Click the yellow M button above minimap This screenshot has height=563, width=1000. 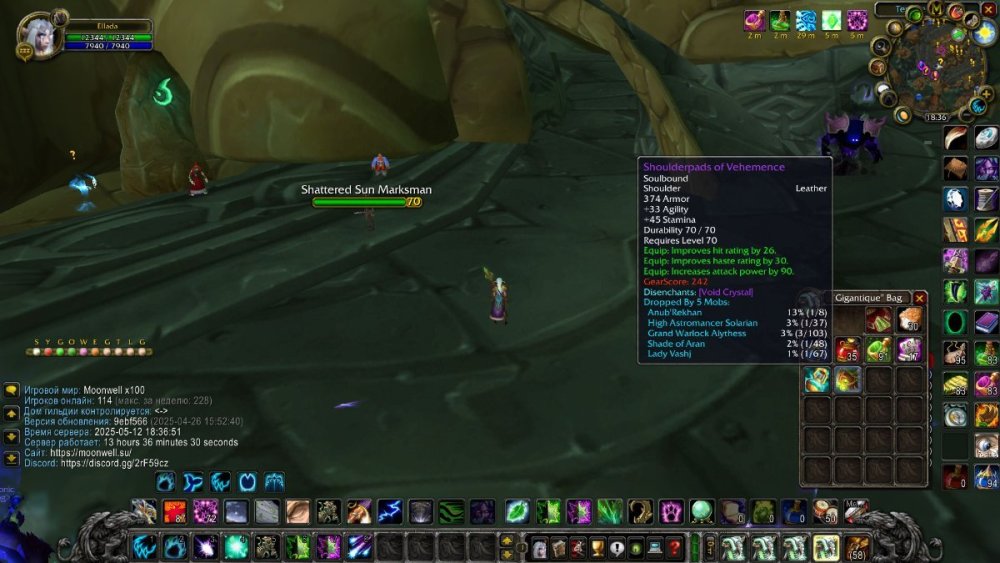click(935, 8)
